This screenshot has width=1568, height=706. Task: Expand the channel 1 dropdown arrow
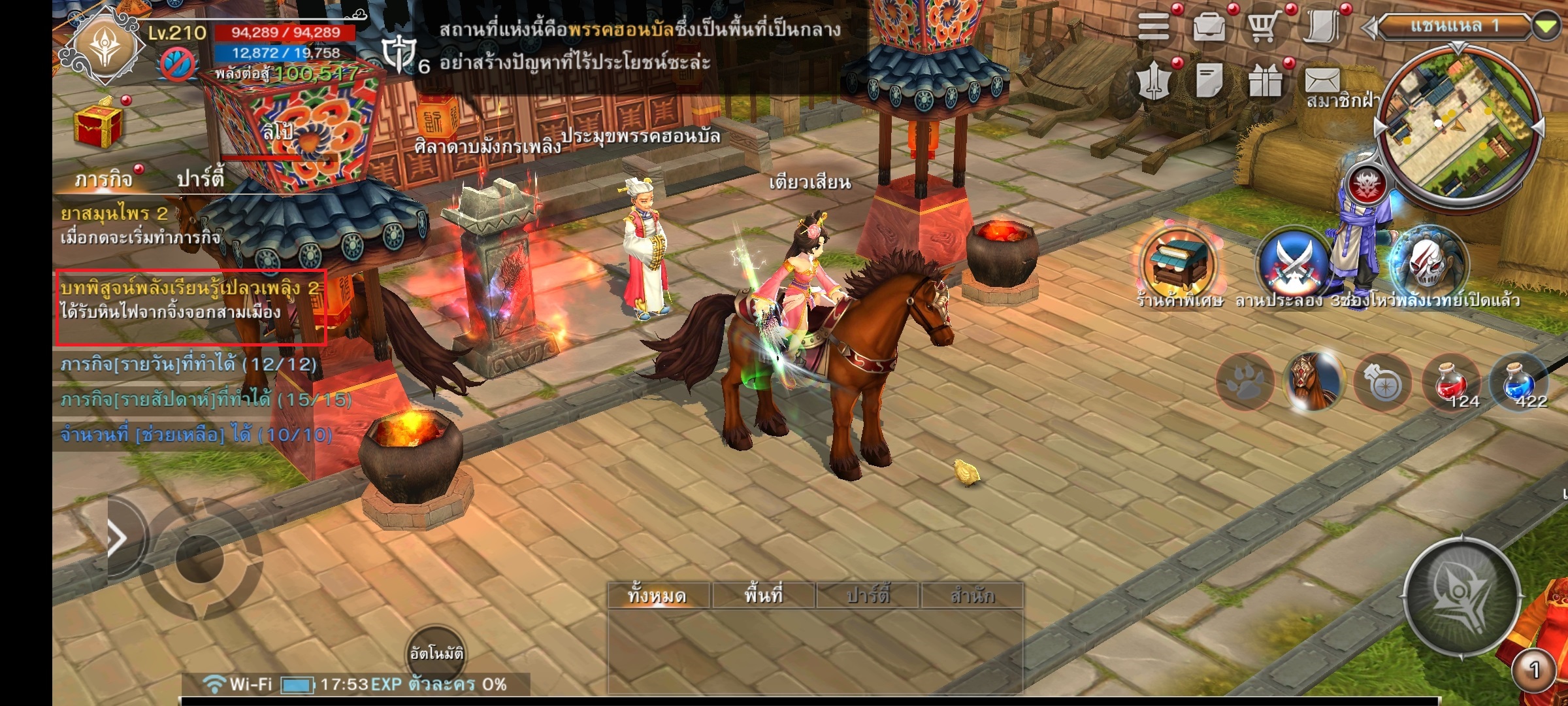point(1546,27)
